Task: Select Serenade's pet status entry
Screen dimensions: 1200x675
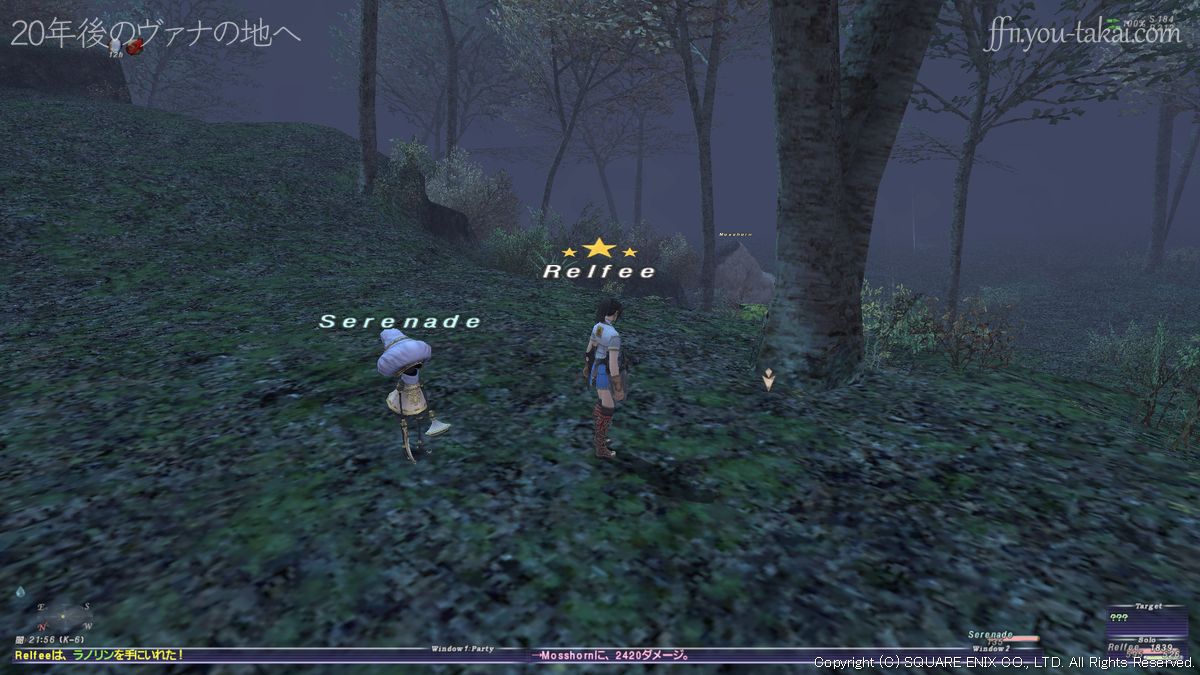Action: [1000, 636]
